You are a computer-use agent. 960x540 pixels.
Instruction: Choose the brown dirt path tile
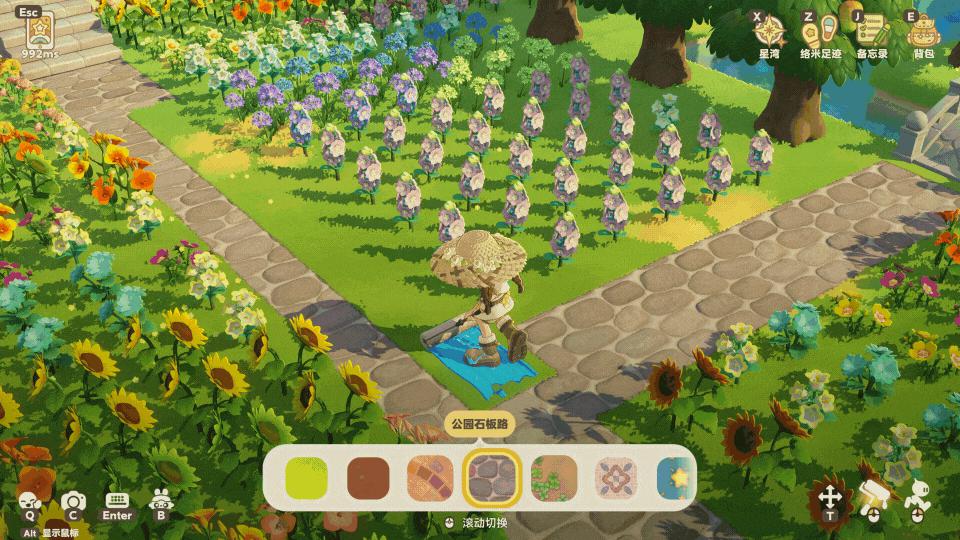(x=367, y=479)
